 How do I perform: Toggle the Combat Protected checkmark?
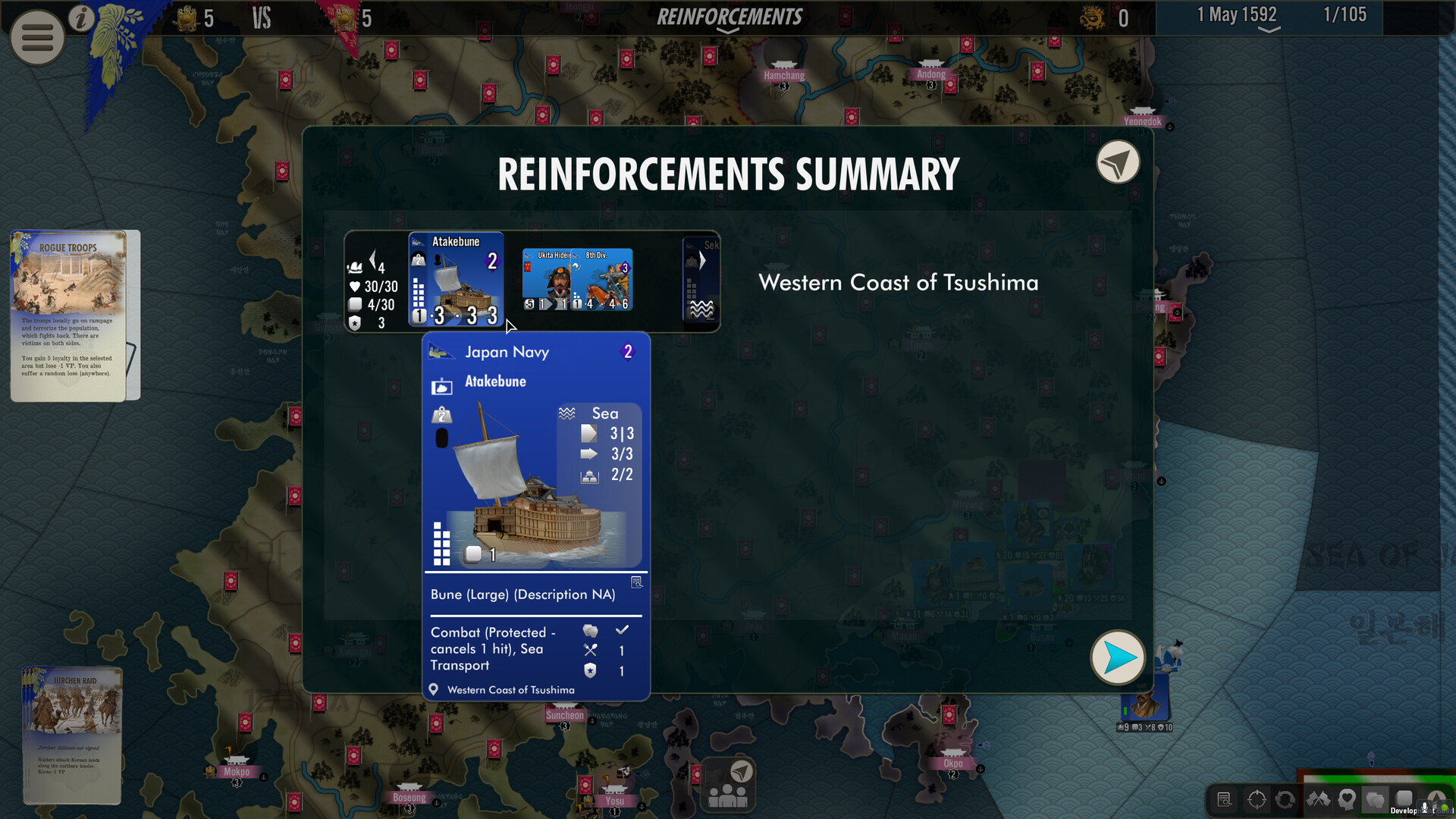click(x=623, y=630)
